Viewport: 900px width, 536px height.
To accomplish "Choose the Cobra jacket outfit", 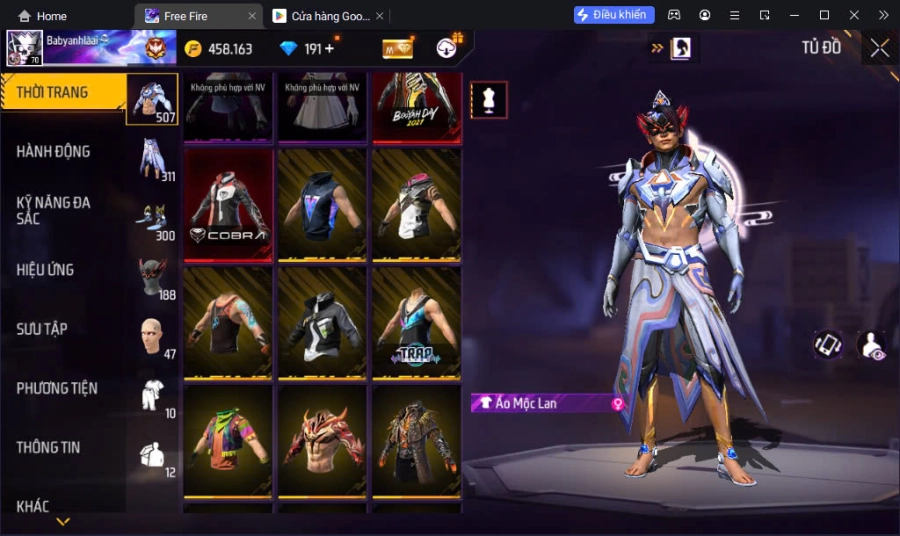I will click(228, 204).
